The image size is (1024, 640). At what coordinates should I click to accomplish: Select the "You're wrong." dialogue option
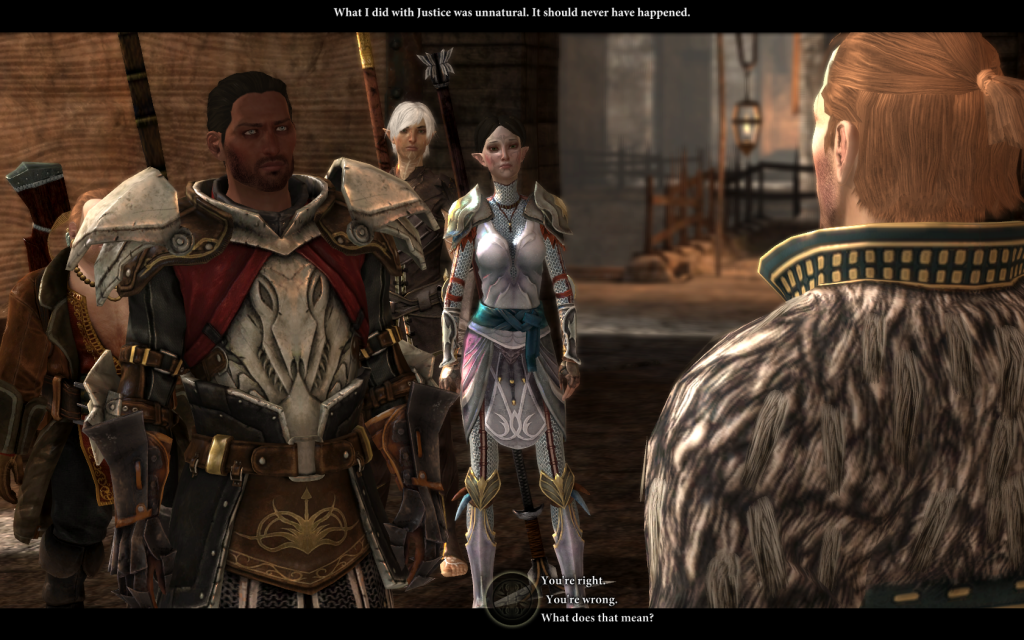coord(581,599)
